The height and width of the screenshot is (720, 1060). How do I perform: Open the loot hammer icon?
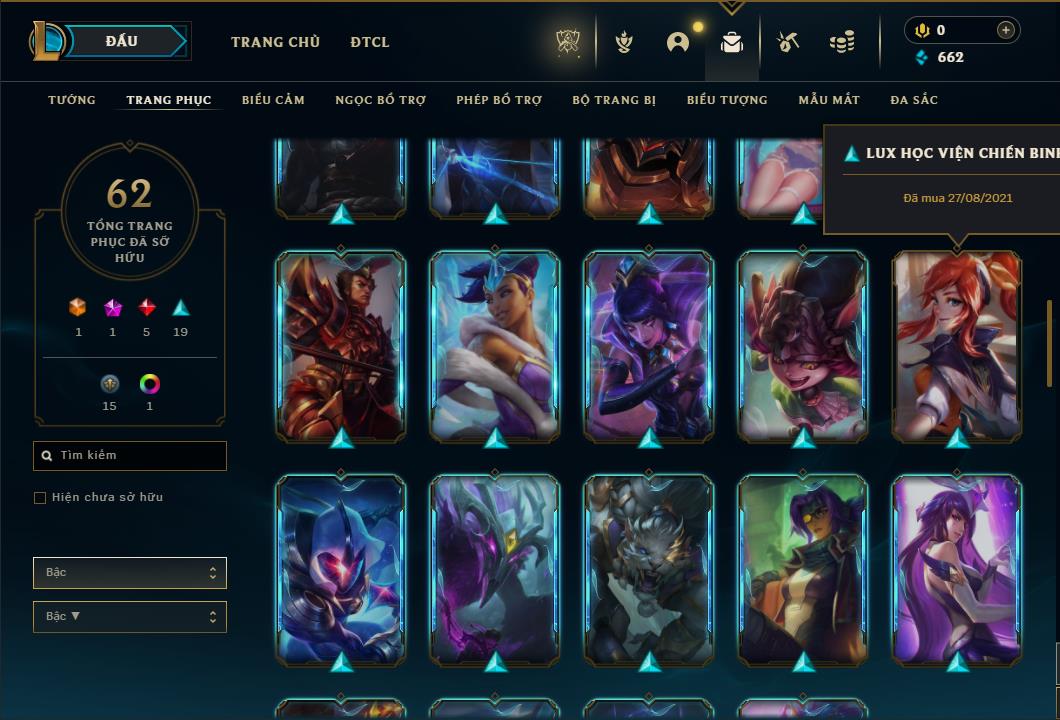point(788,42)
